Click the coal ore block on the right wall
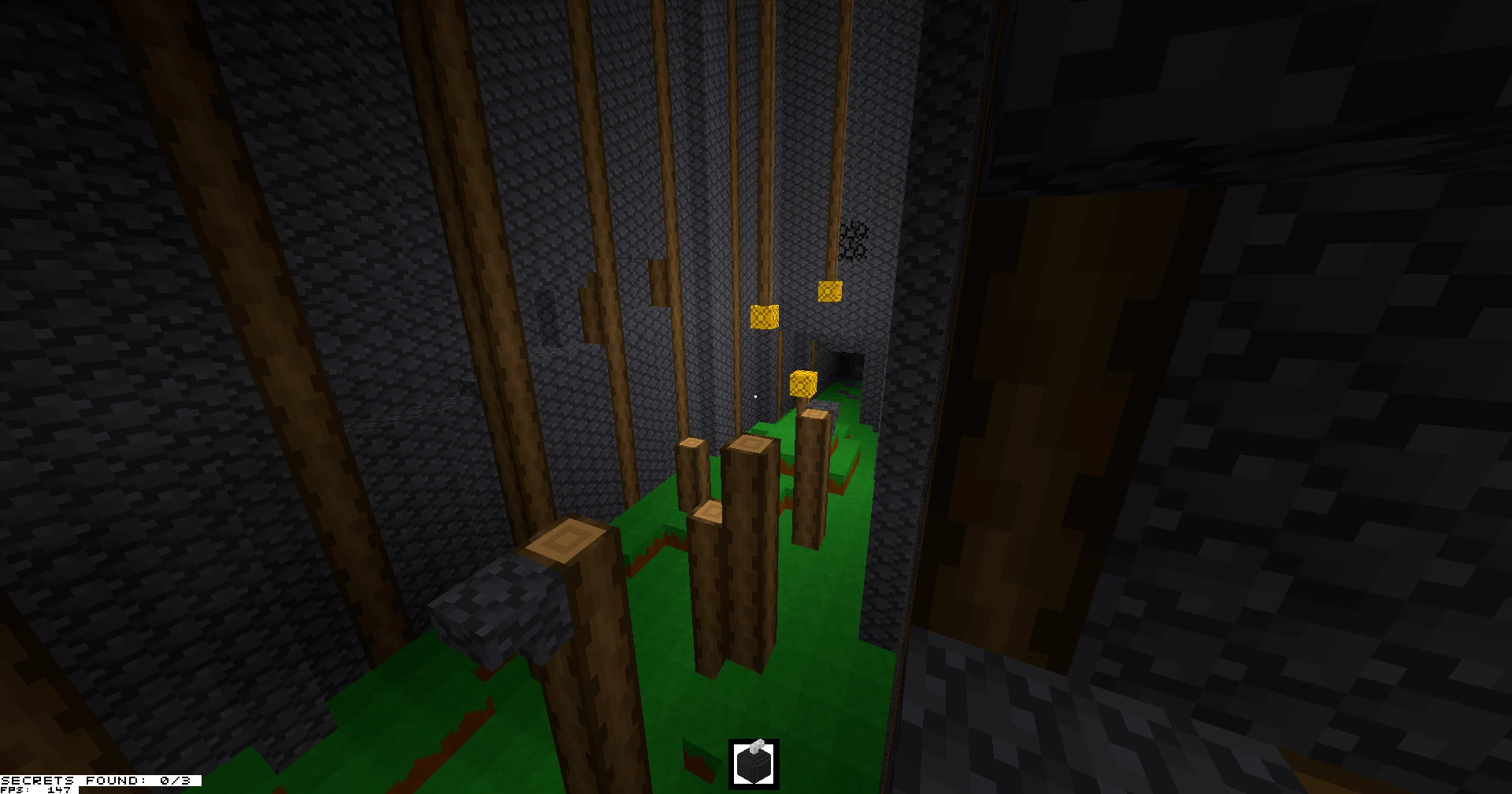The height and width of the screenshot is (794, 1512). tap(854, 240)
